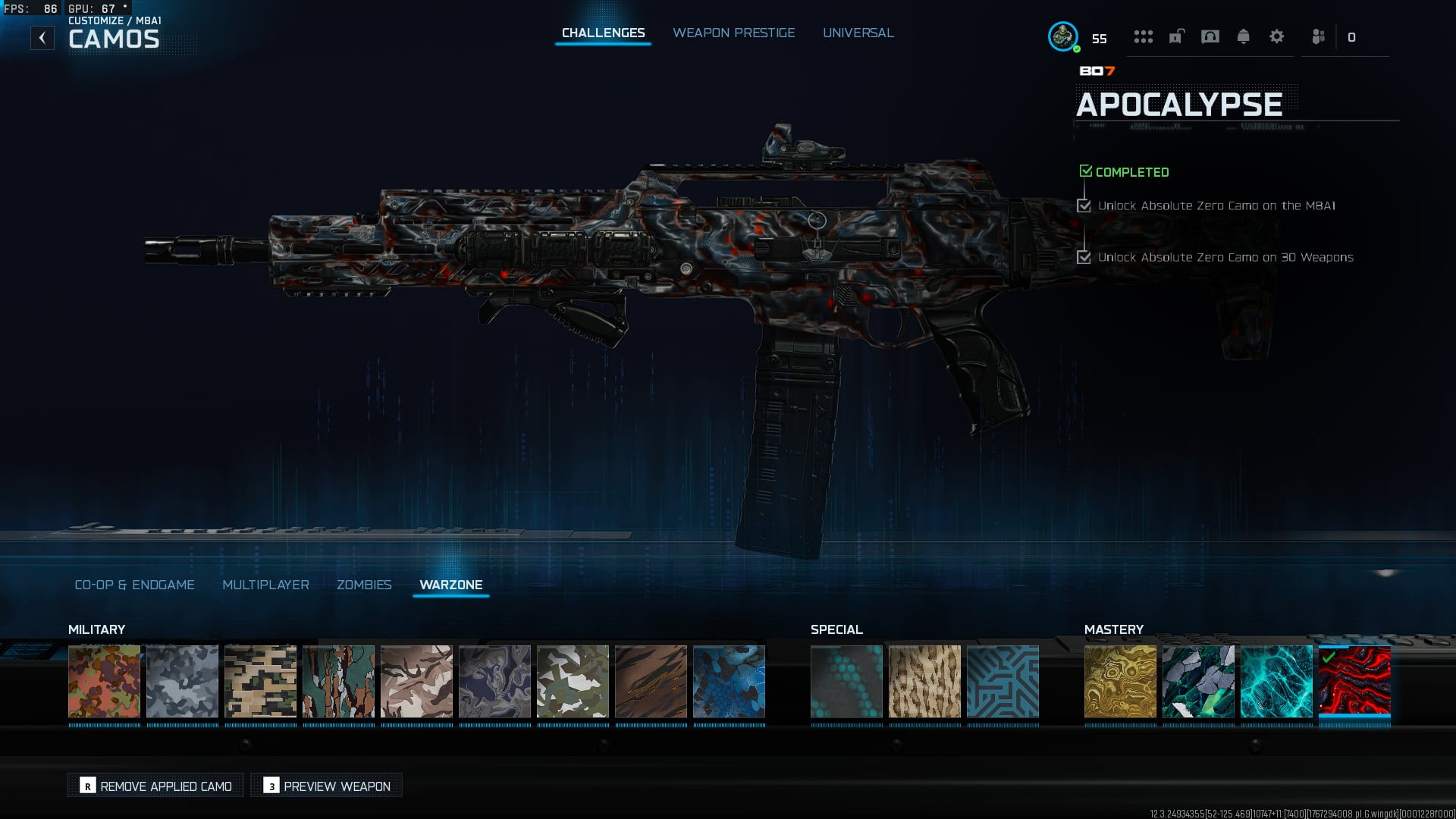
Task: Switch to the Weapon Prestige tab
Action: pyautogui.click(x=733, y=33)
